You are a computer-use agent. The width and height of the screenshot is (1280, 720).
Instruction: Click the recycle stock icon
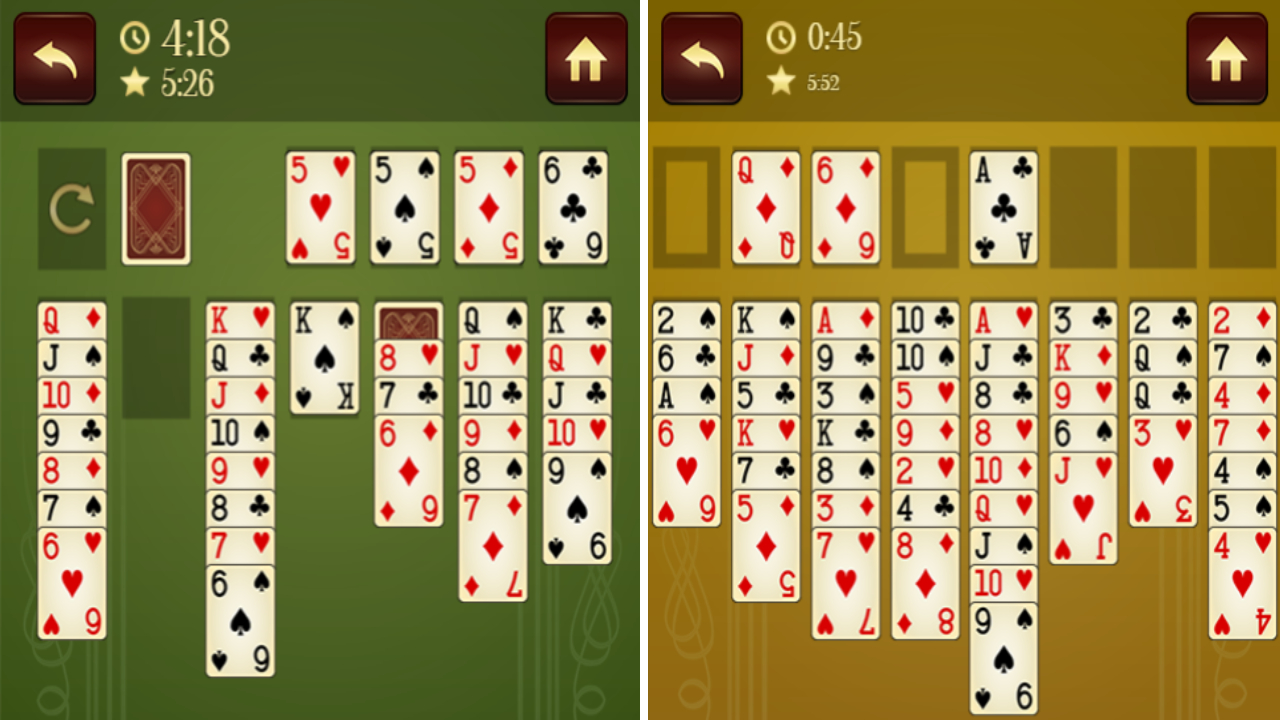coord(71,207)
